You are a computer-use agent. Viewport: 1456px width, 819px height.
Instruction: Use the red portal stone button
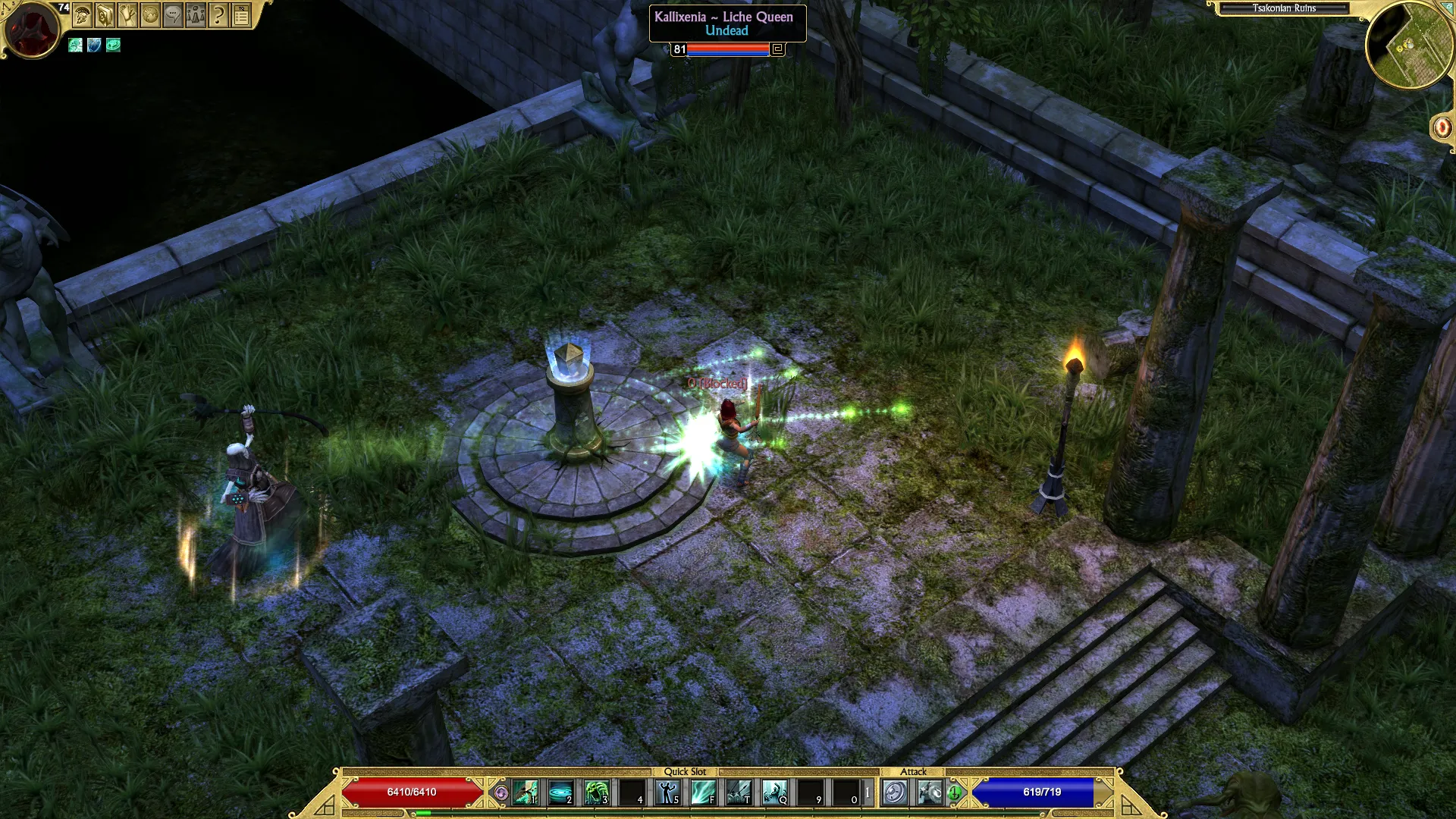(1442, 127)
